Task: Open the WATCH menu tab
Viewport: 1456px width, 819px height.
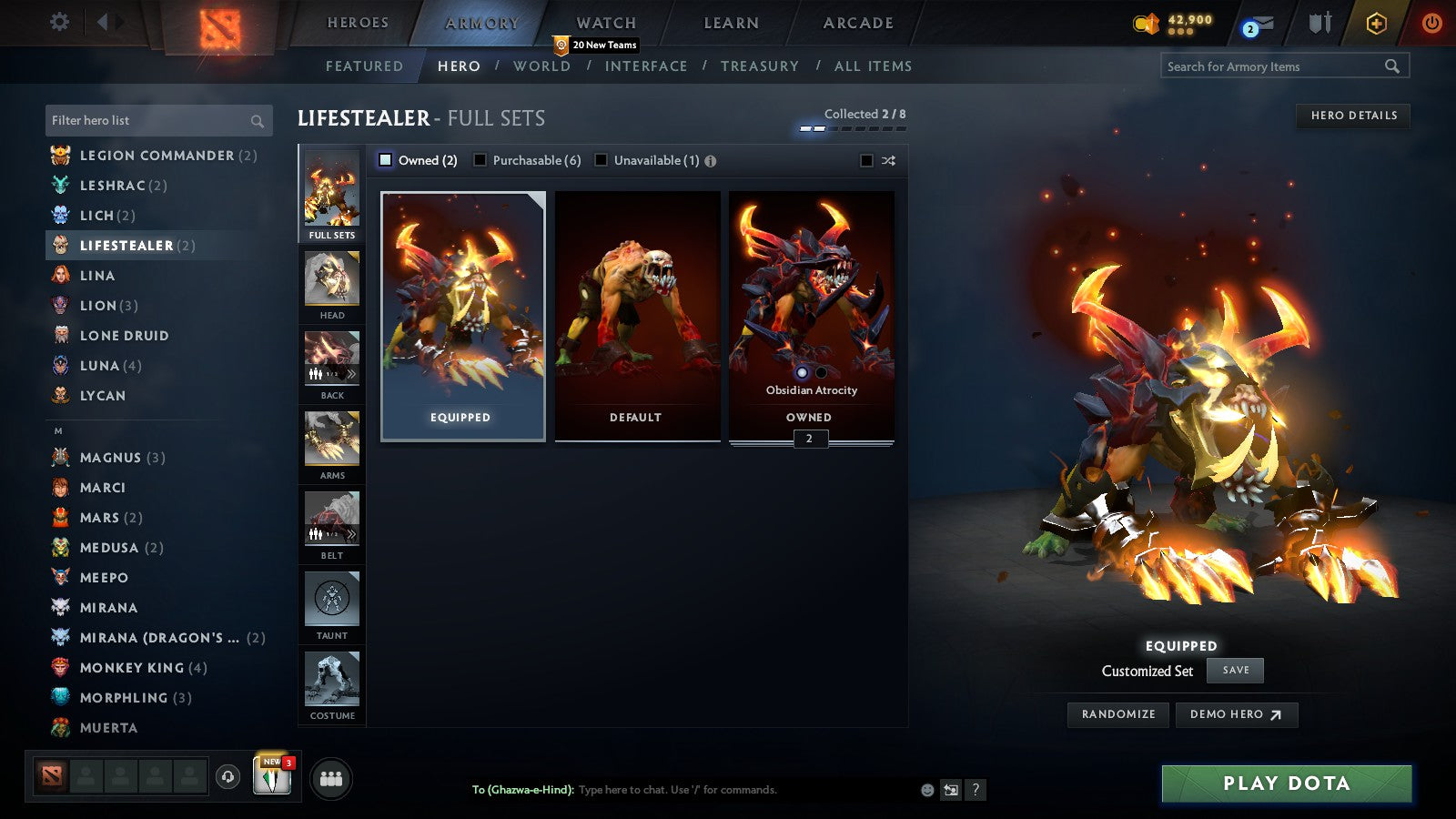Action: (x=604, y=22)
